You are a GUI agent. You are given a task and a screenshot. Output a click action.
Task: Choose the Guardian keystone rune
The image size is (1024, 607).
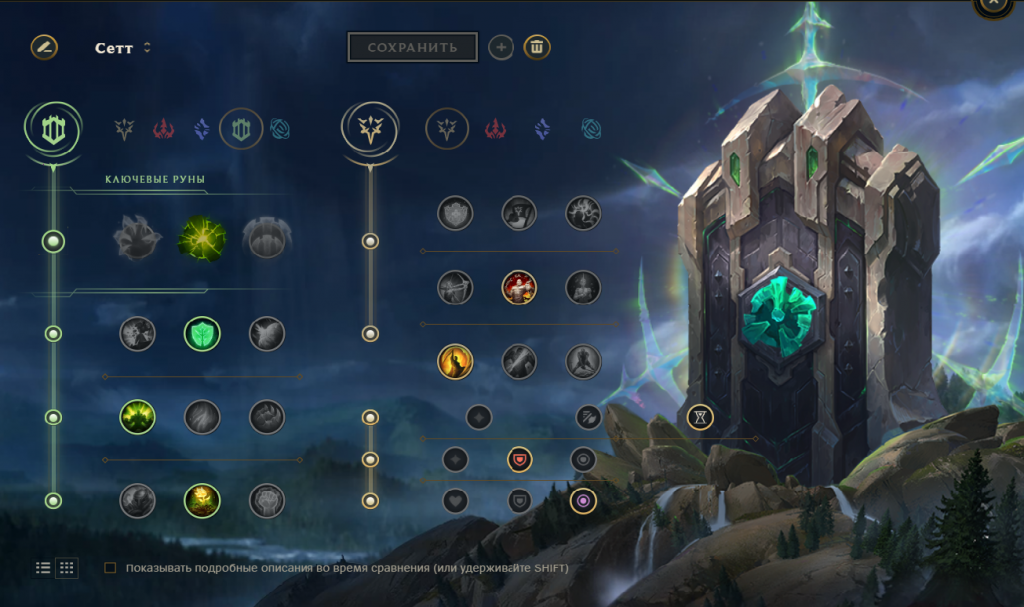point(266,238)
